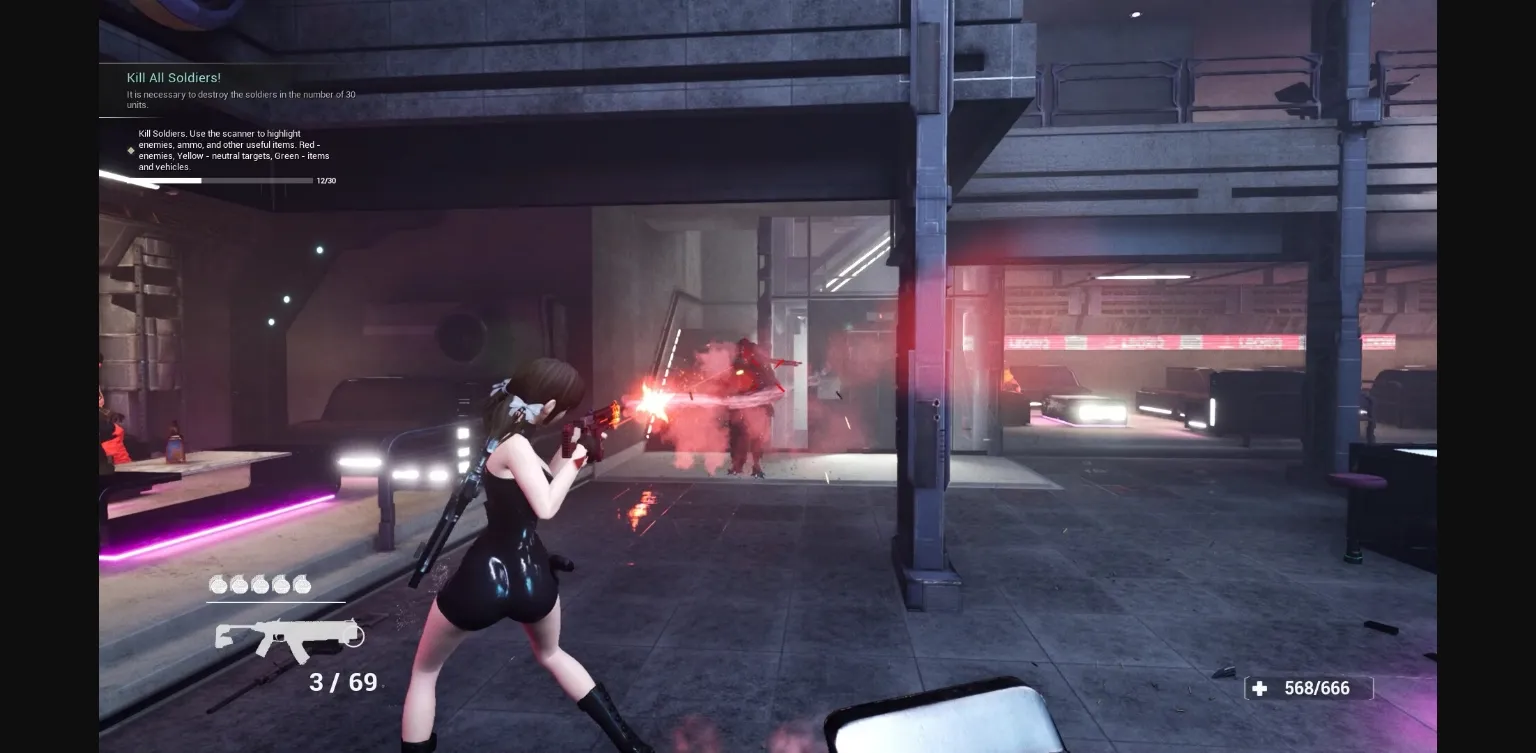Click the second grenade in the grenade row

240,585
